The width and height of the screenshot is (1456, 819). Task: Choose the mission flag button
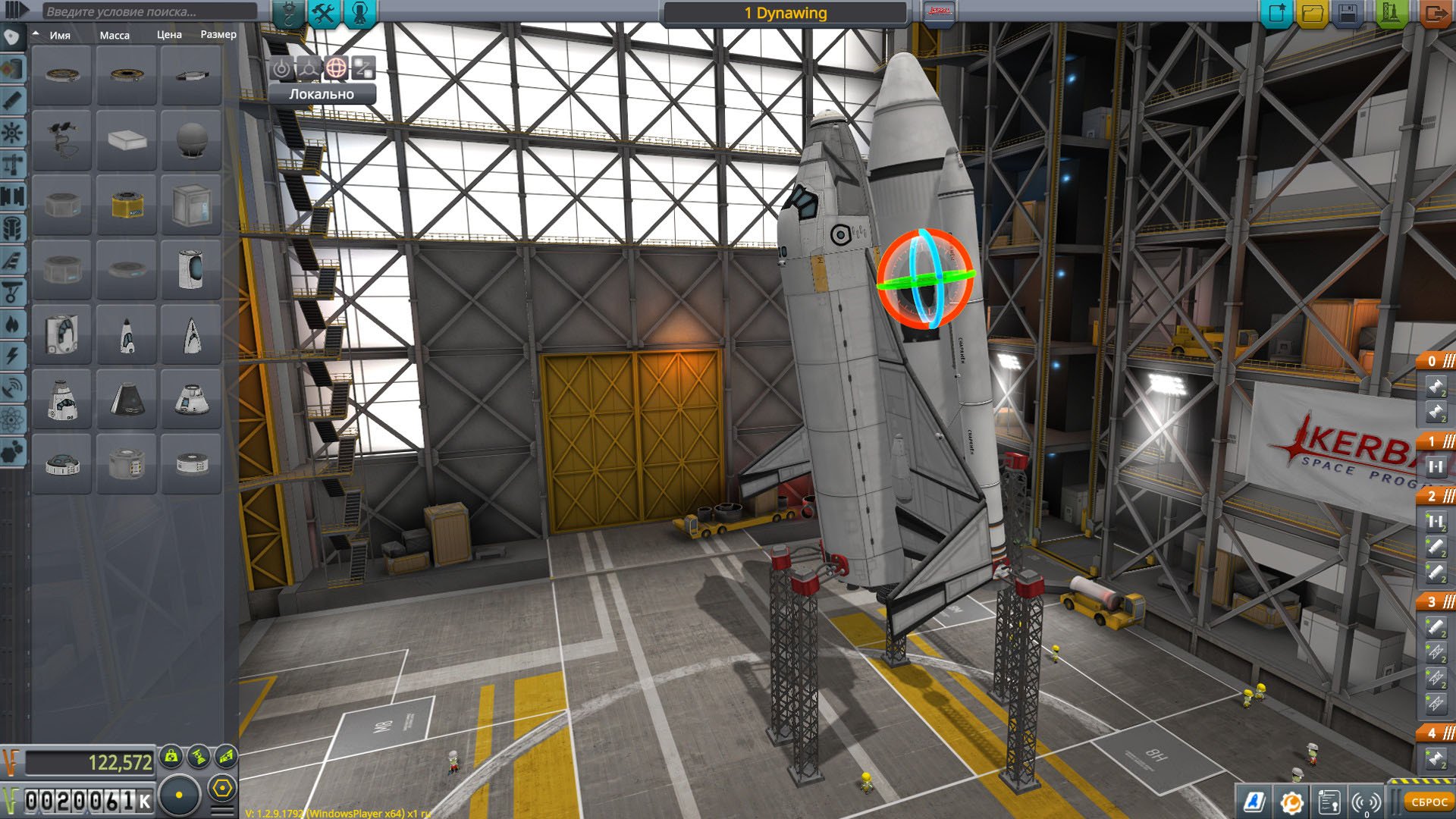click(x=939, y=12)
